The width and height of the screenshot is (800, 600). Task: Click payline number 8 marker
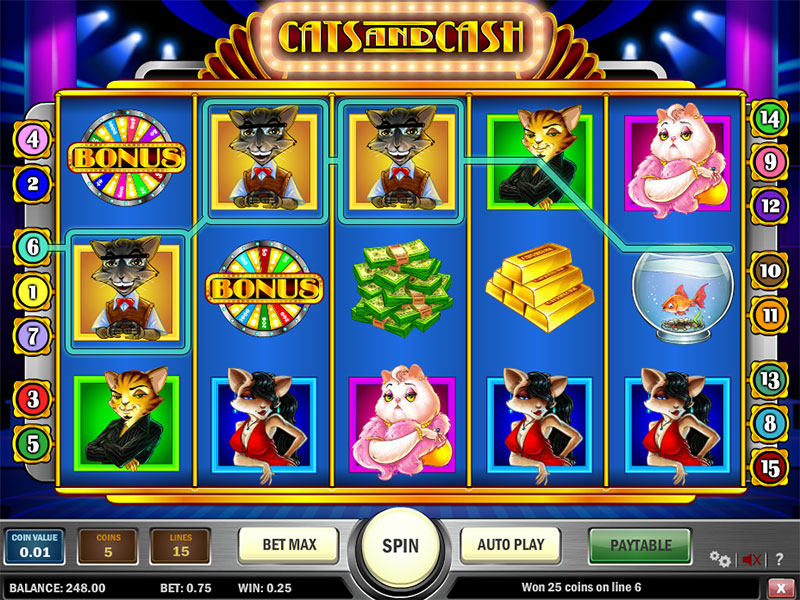pyautogui.click(x=769, y=423)
